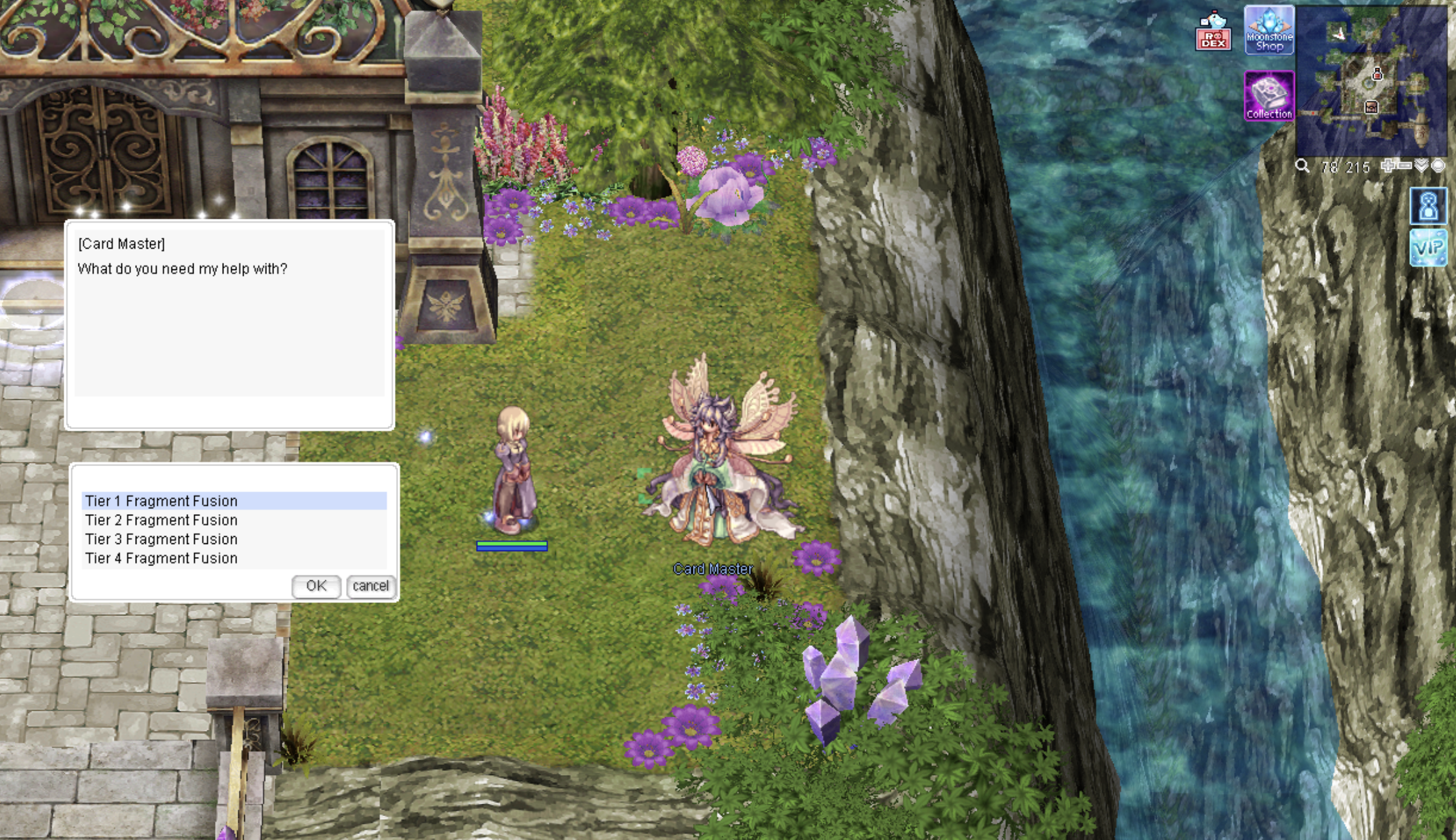Open the VIP menu
The image size is (1456, 840).
pyautogui.click(x=1428, y=247)
